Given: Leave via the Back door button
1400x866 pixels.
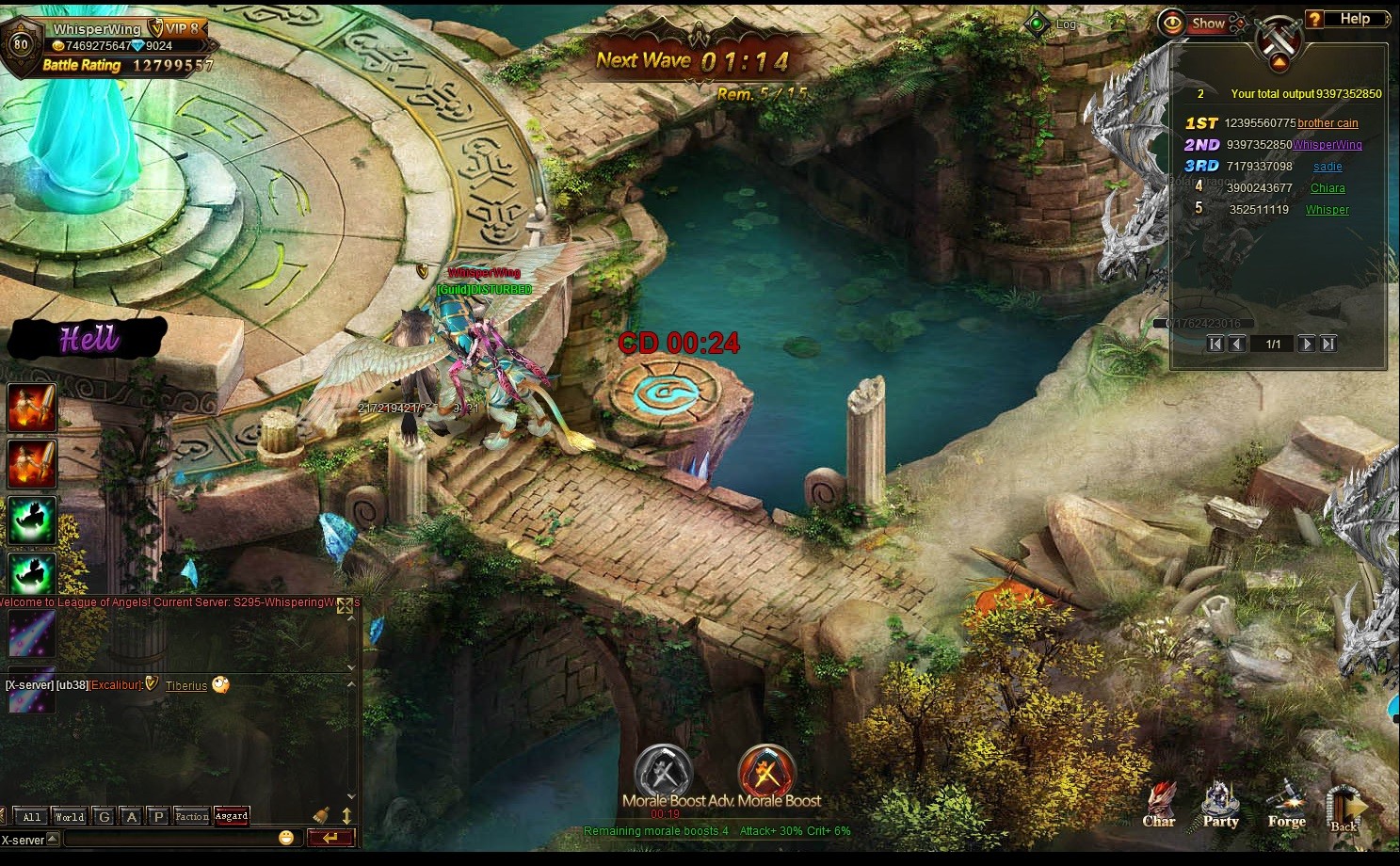Looking at the screenshot, I should (1345, 810).
